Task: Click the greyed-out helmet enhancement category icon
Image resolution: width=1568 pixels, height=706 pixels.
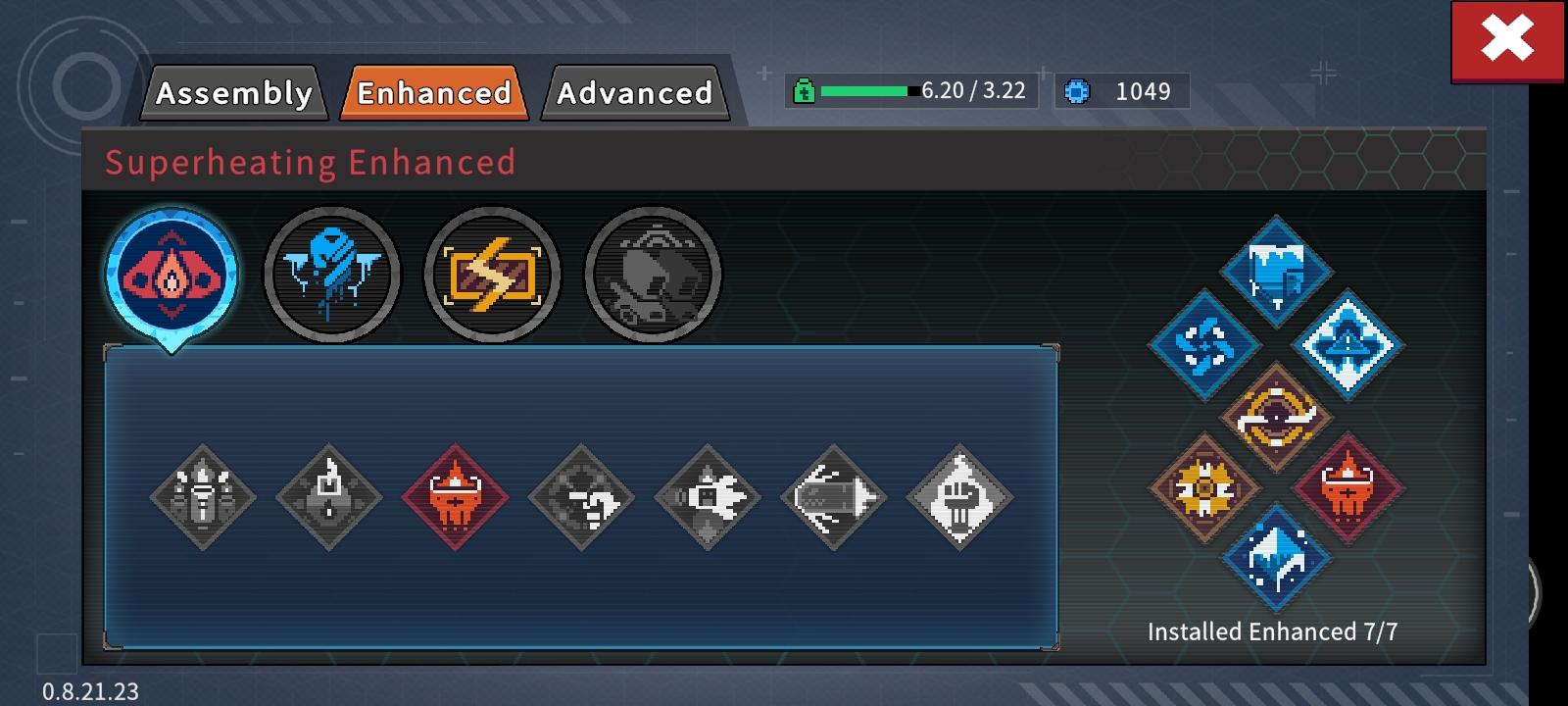Action: (652, 275)
